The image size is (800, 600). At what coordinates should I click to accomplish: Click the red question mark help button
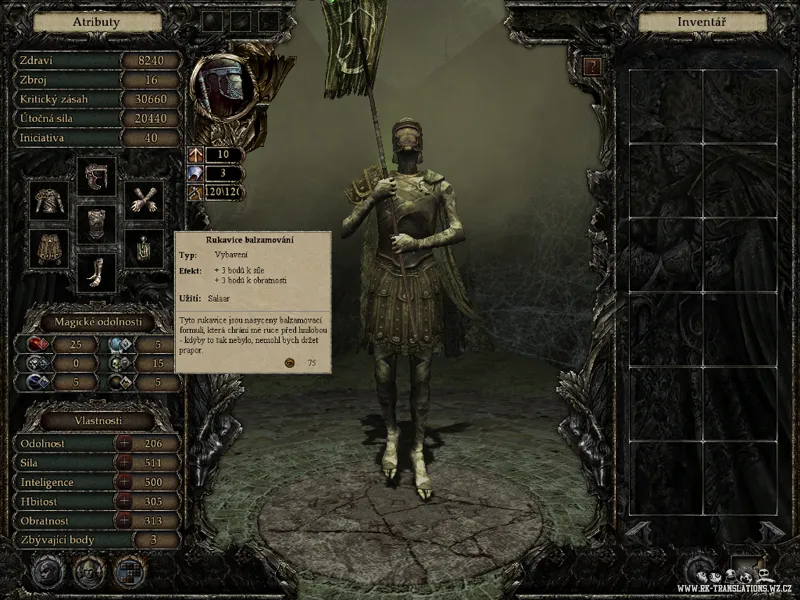tap(593, 67)
